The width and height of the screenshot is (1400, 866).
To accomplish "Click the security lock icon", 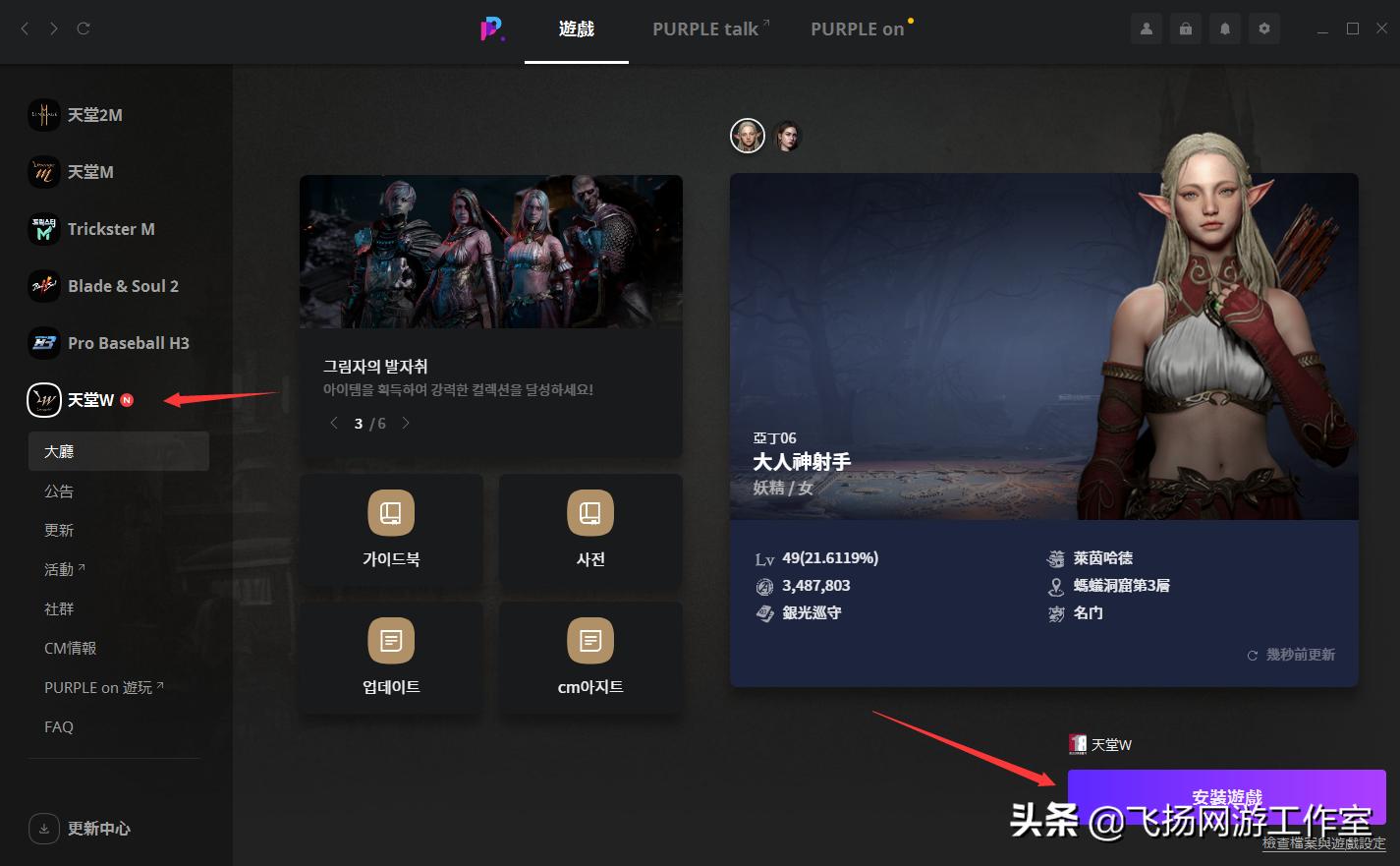I will [x=1185, y=29].
